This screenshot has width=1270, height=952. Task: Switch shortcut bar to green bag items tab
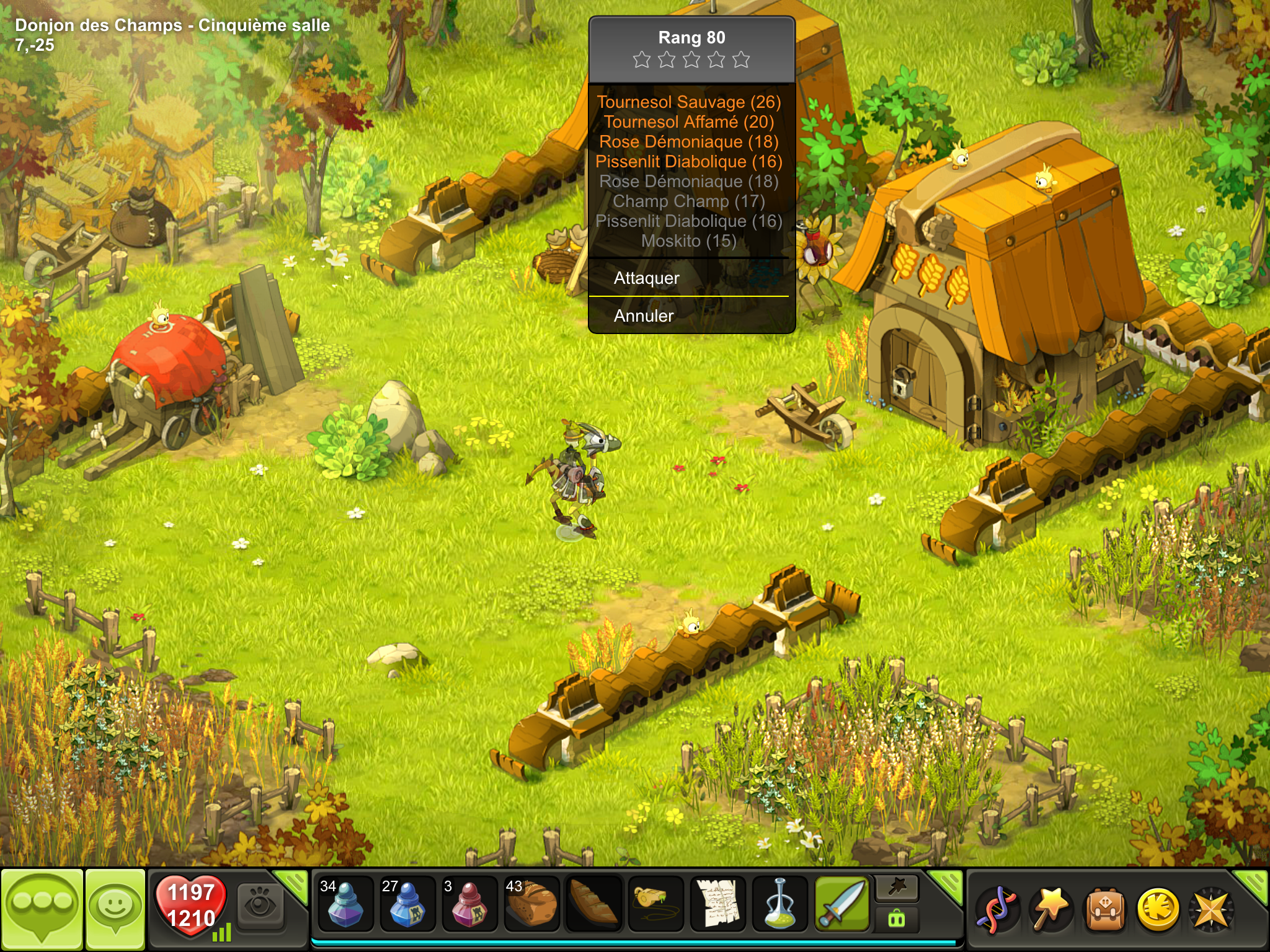[897, 919]
